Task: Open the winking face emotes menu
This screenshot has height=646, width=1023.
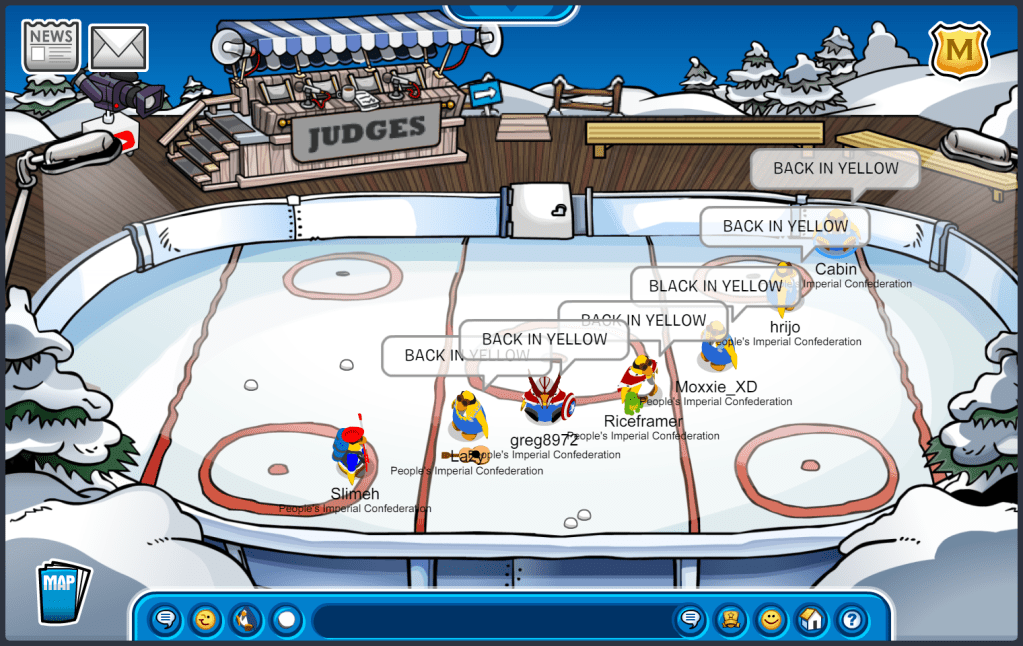Action: (x=206, y=620)
